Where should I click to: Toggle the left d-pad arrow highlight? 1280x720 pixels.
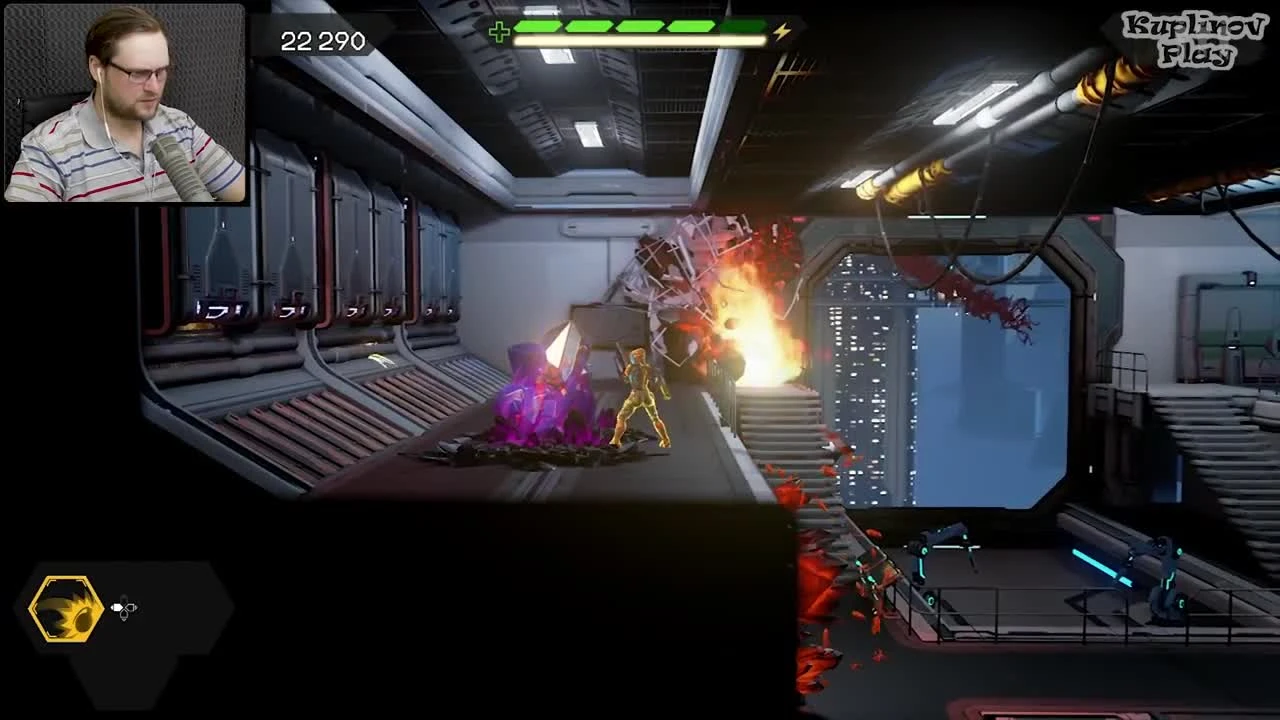[115, 608]
